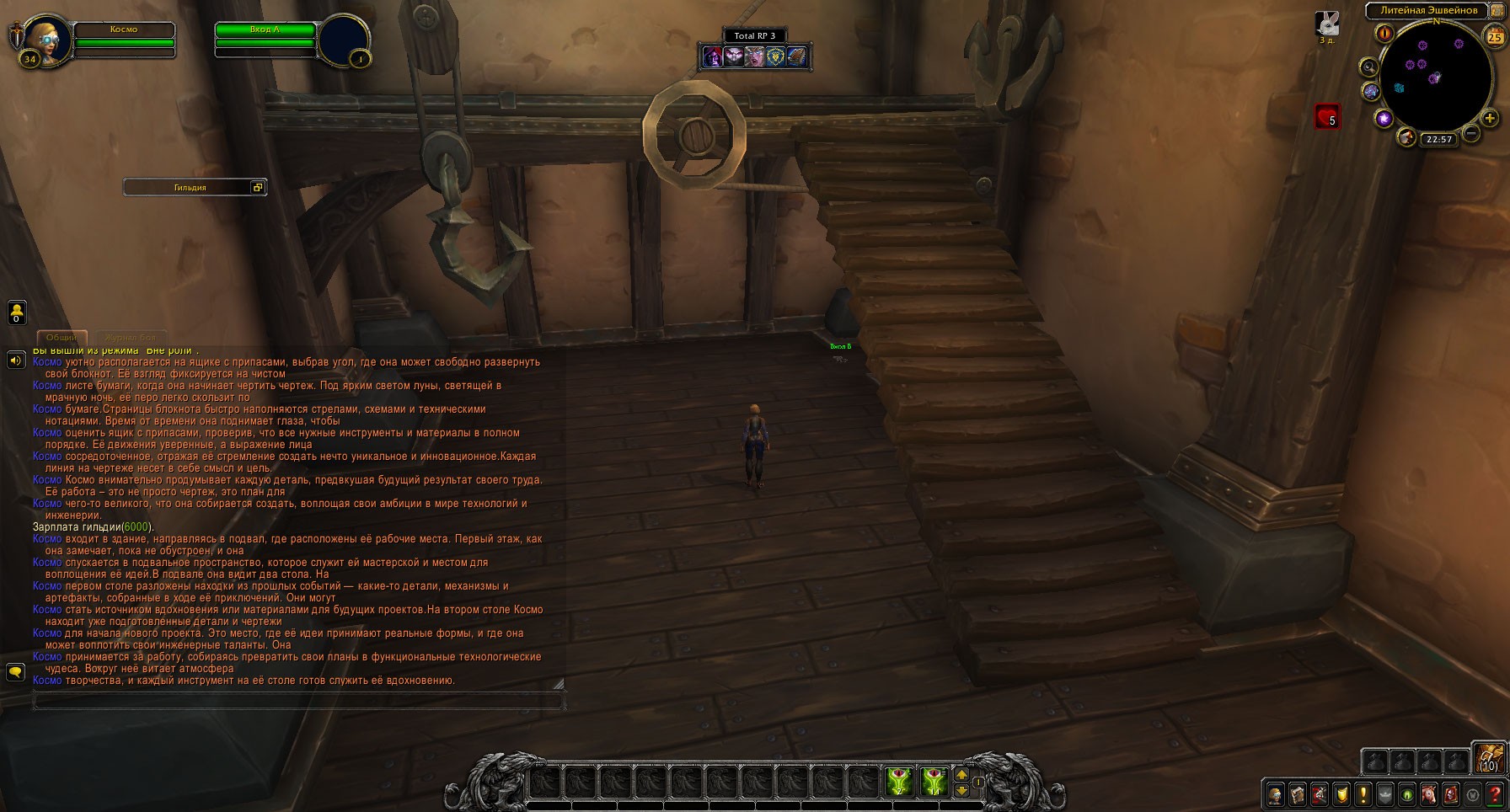Zoom in the minimap with plus button
Screen dimensions: 1510x812
click(x=1490, y=119)
